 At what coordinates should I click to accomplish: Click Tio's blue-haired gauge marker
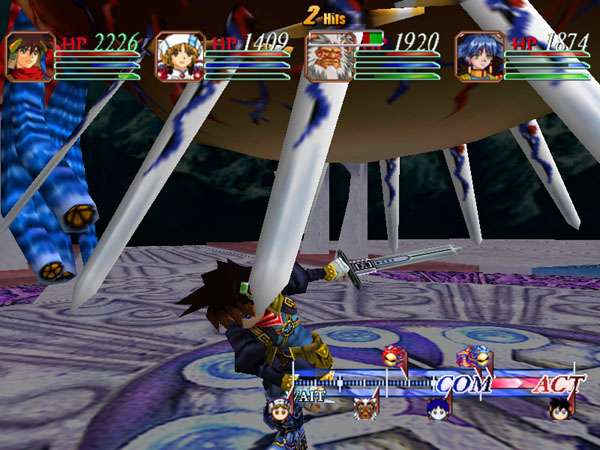(436, 408)
